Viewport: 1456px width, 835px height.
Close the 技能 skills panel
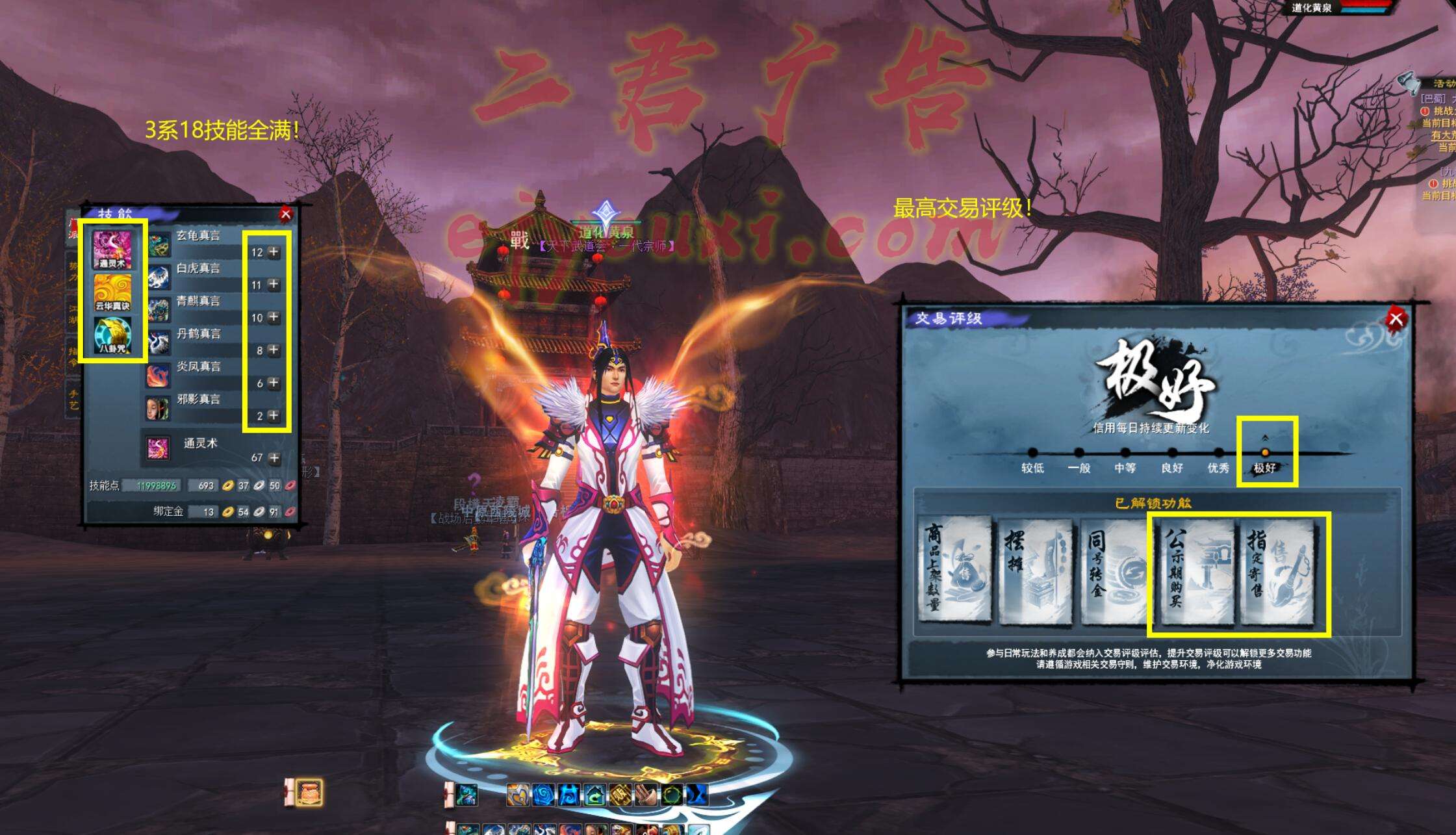click(285, 214)
